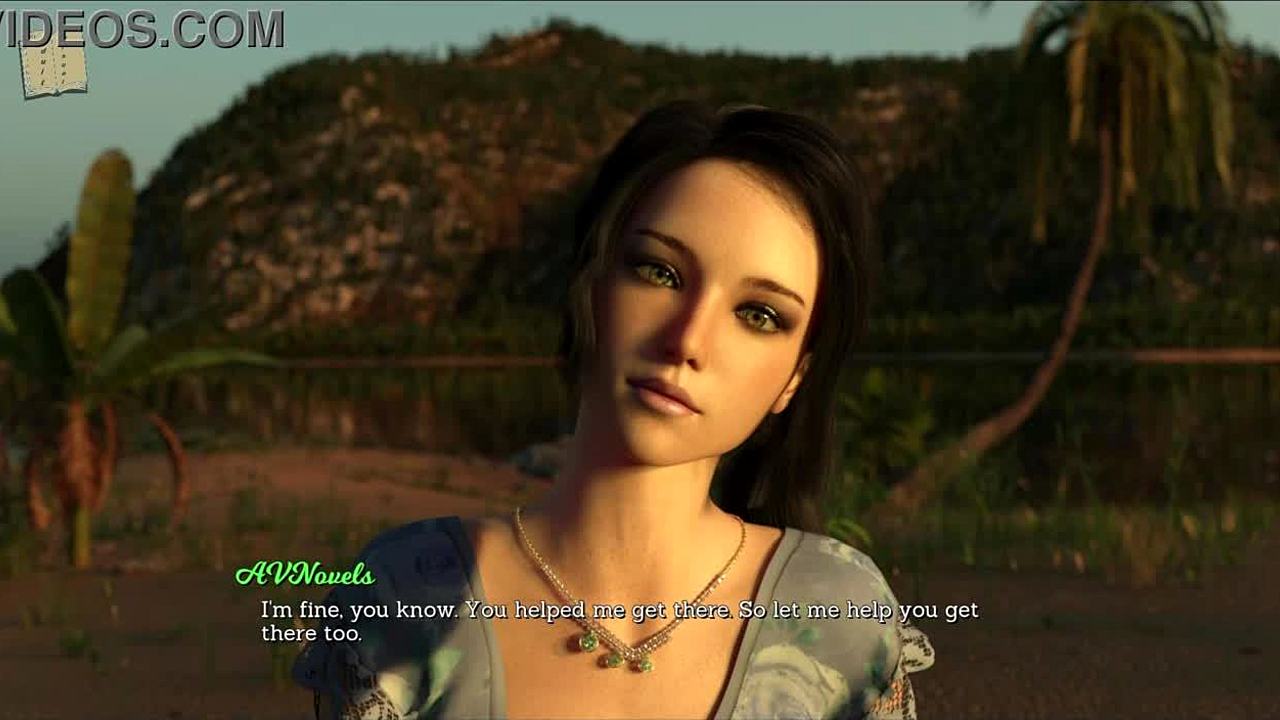Open the journal book icon
This screenshot has height=720, width=1280.
[x=53, y=68]
